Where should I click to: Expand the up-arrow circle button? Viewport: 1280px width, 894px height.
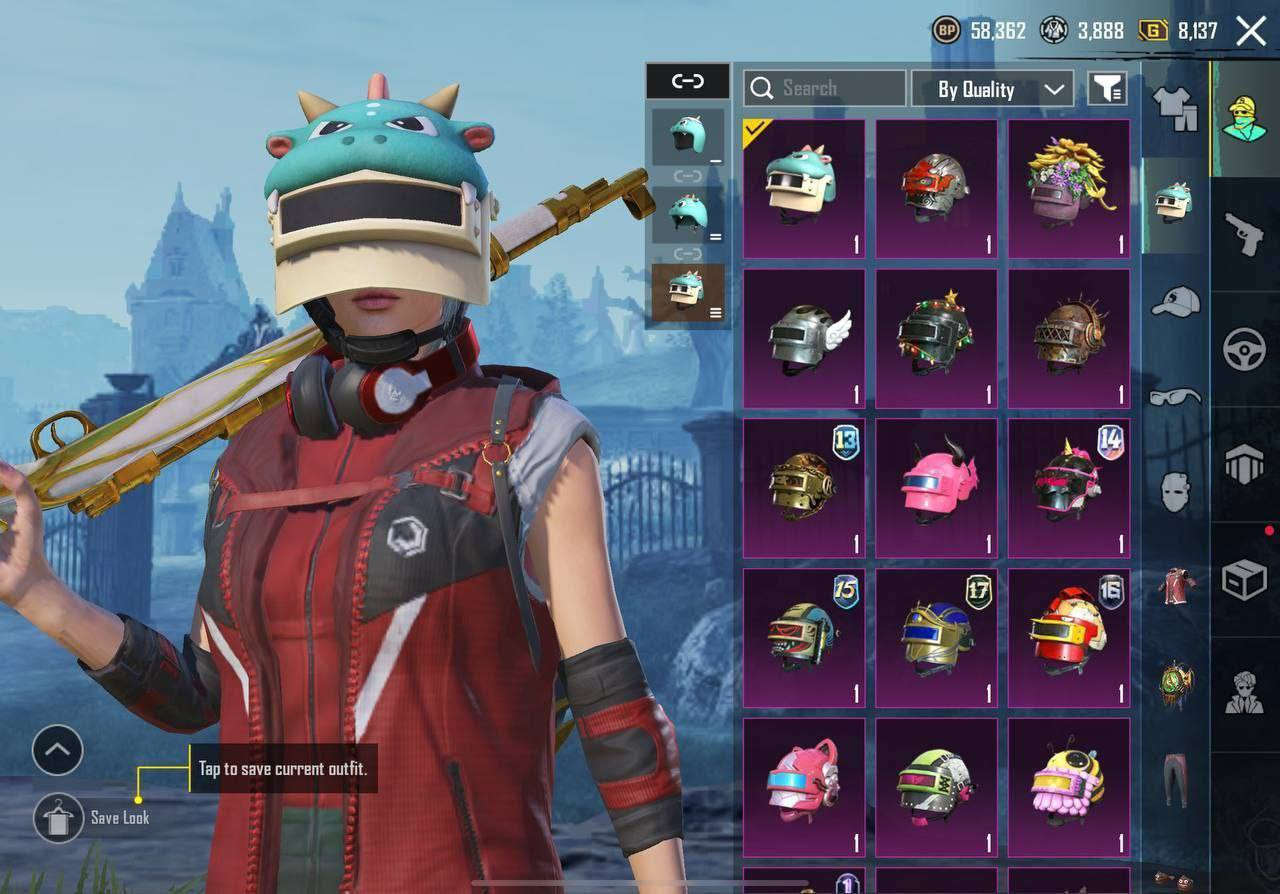pyautogui.click(x=58, y=750)
